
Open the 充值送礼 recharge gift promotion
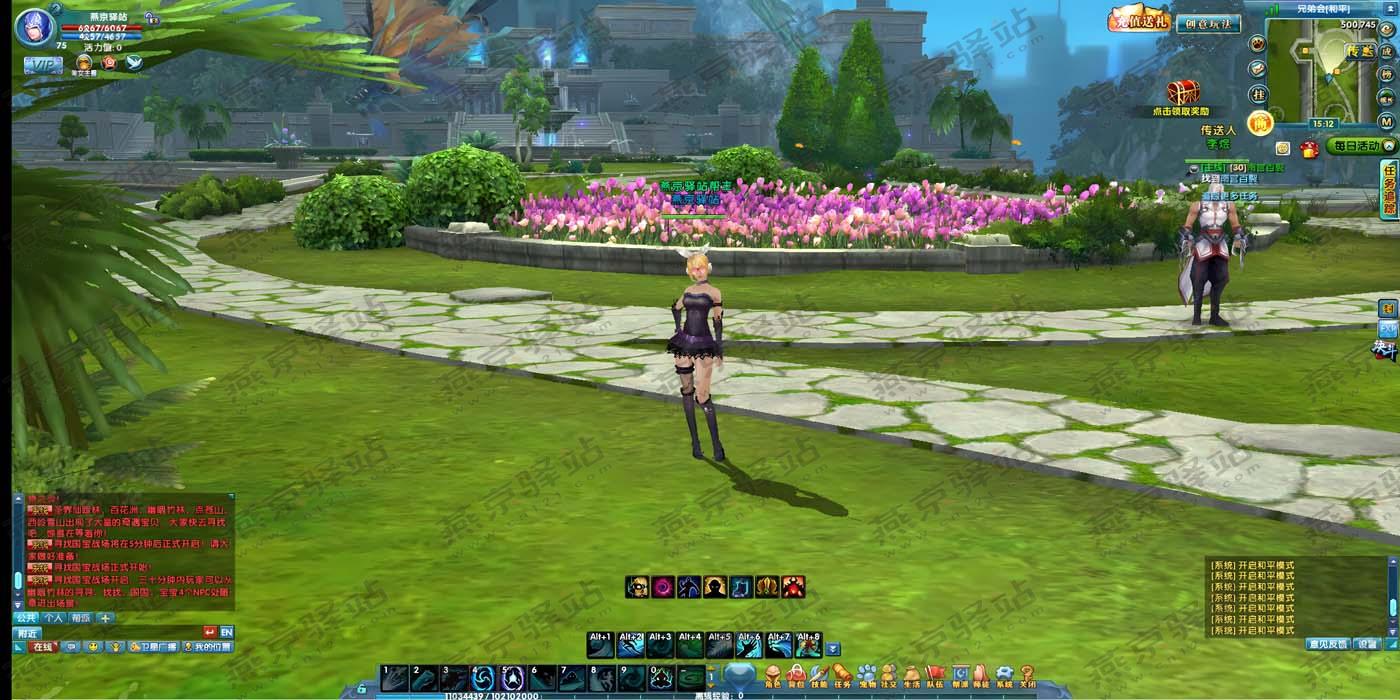[1139, 20]
